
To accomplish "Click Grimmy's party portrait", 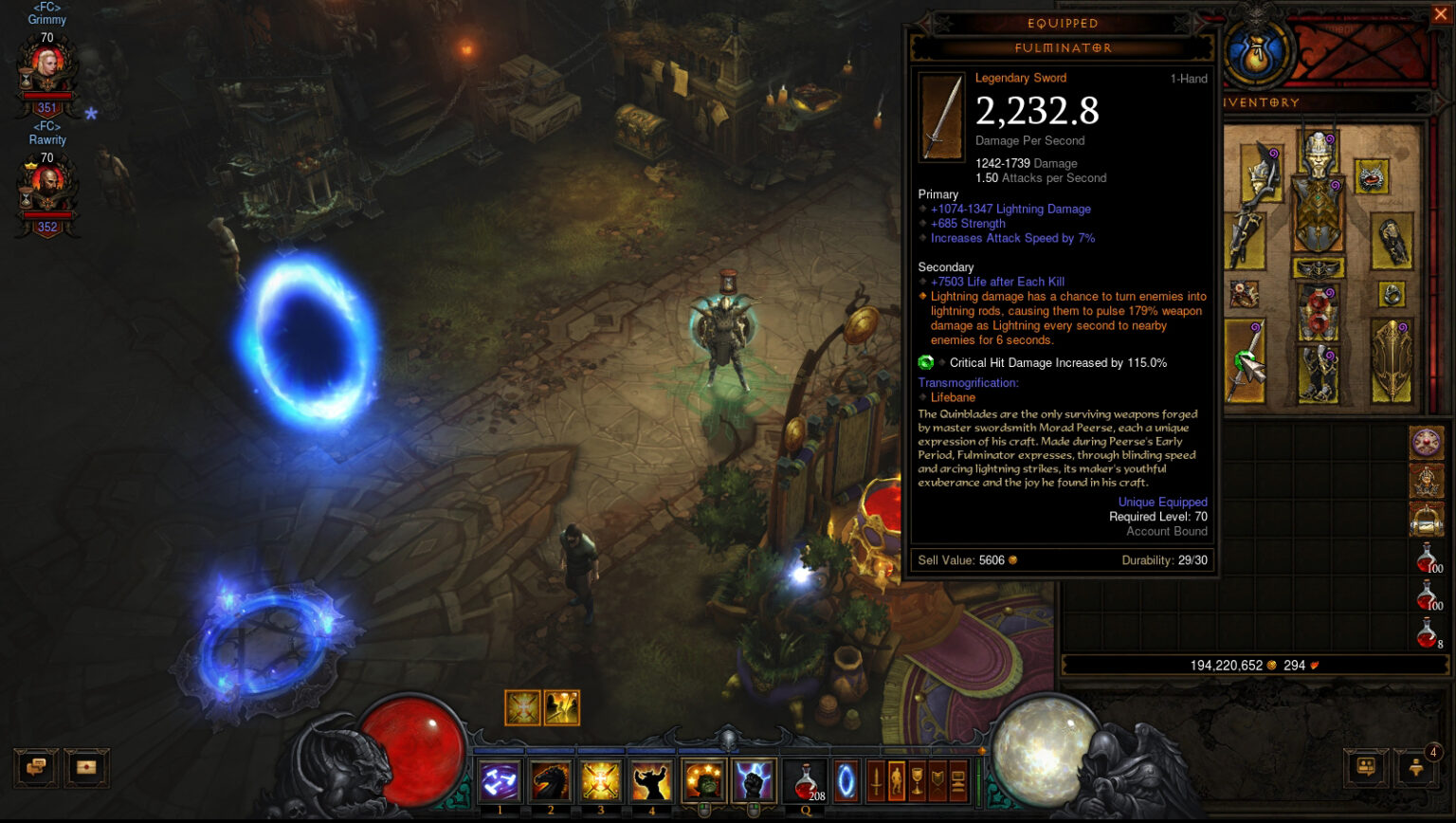I will coord(45,64).
